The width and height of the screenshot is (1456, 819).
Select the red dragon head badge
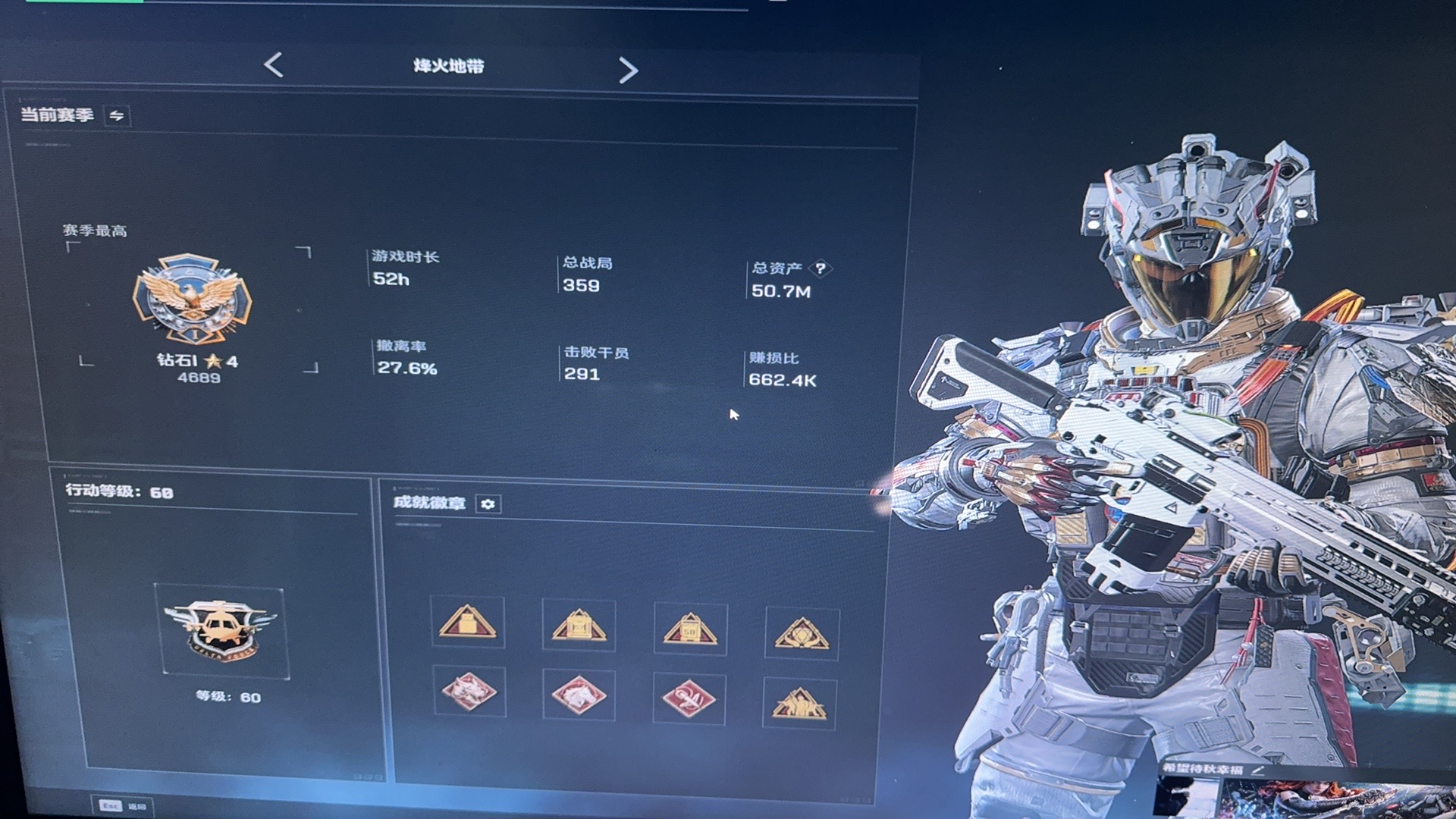[x=469, y=692]
